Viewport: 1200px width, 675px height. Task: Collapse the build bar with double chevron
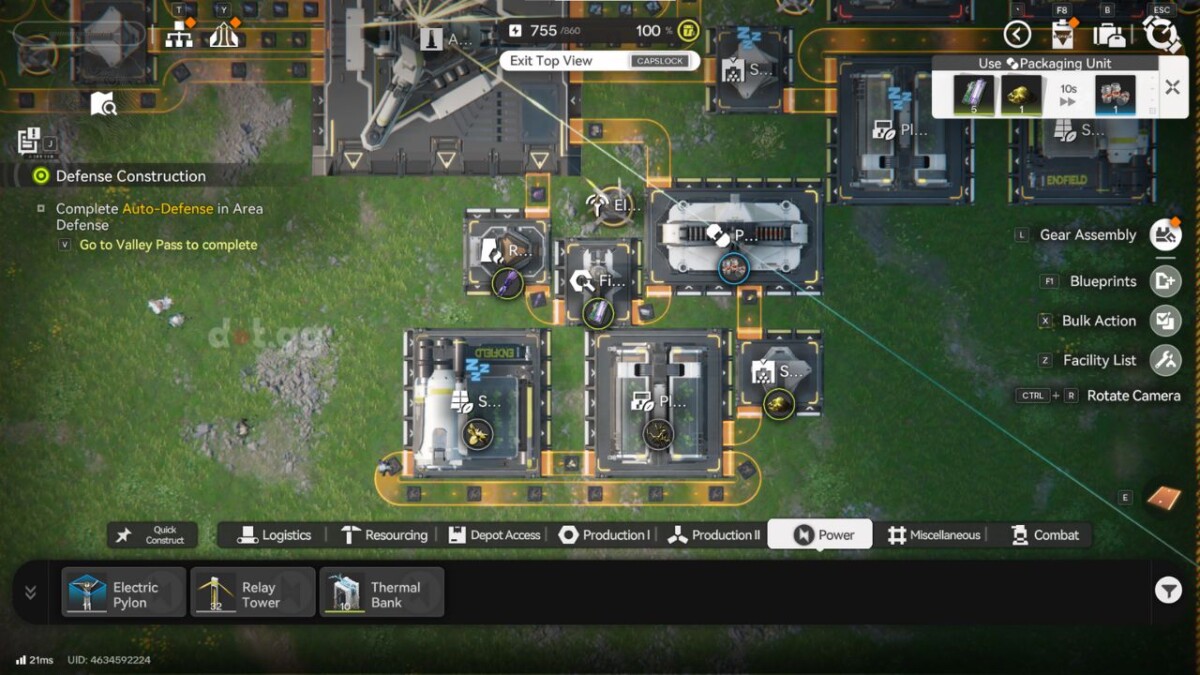pyautogui.click(x=31, y=592)
